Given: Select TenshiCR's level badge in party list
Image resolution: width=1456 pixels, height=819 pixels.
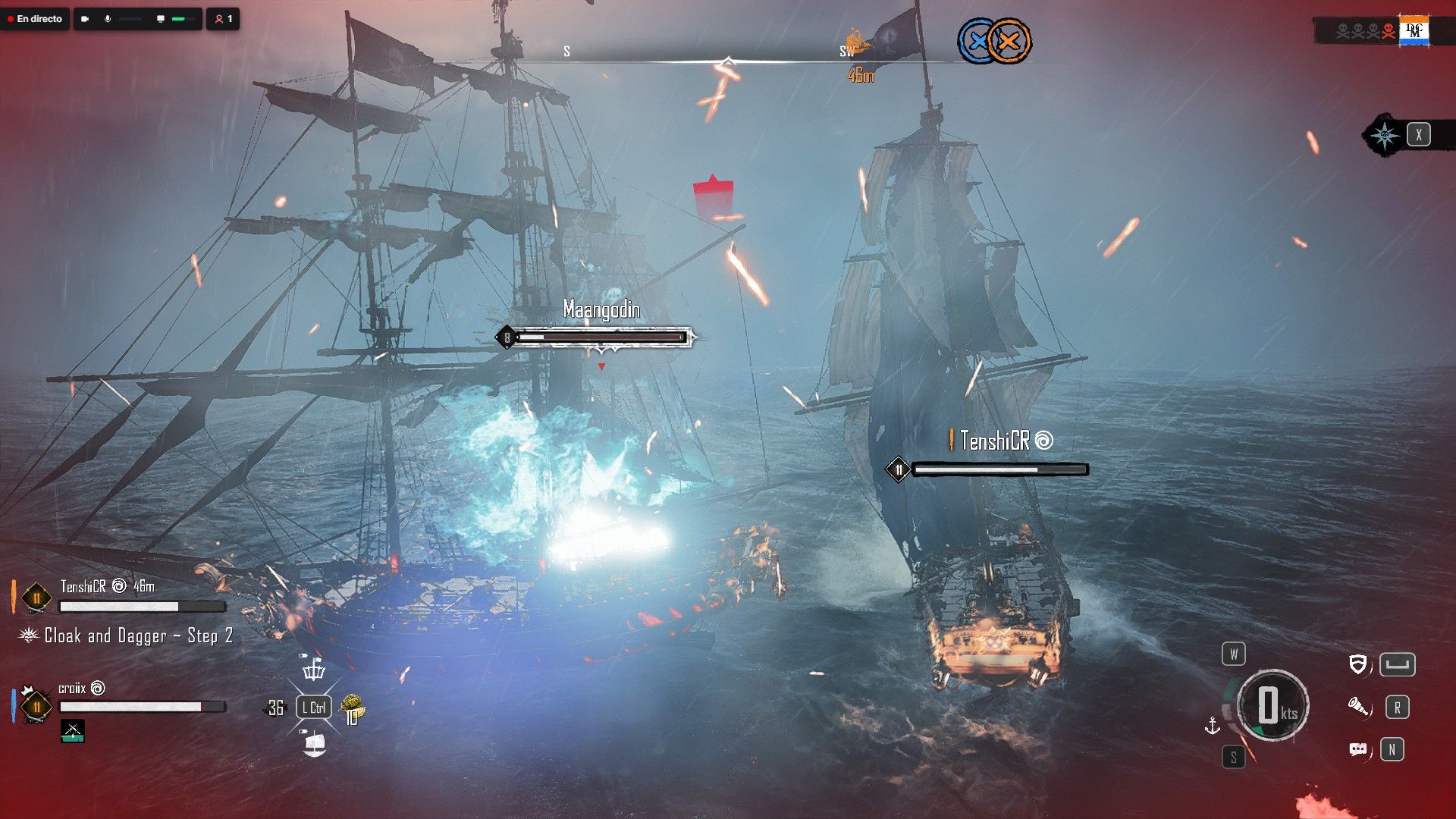Looking at the screenshot, I should click(36, 598).
